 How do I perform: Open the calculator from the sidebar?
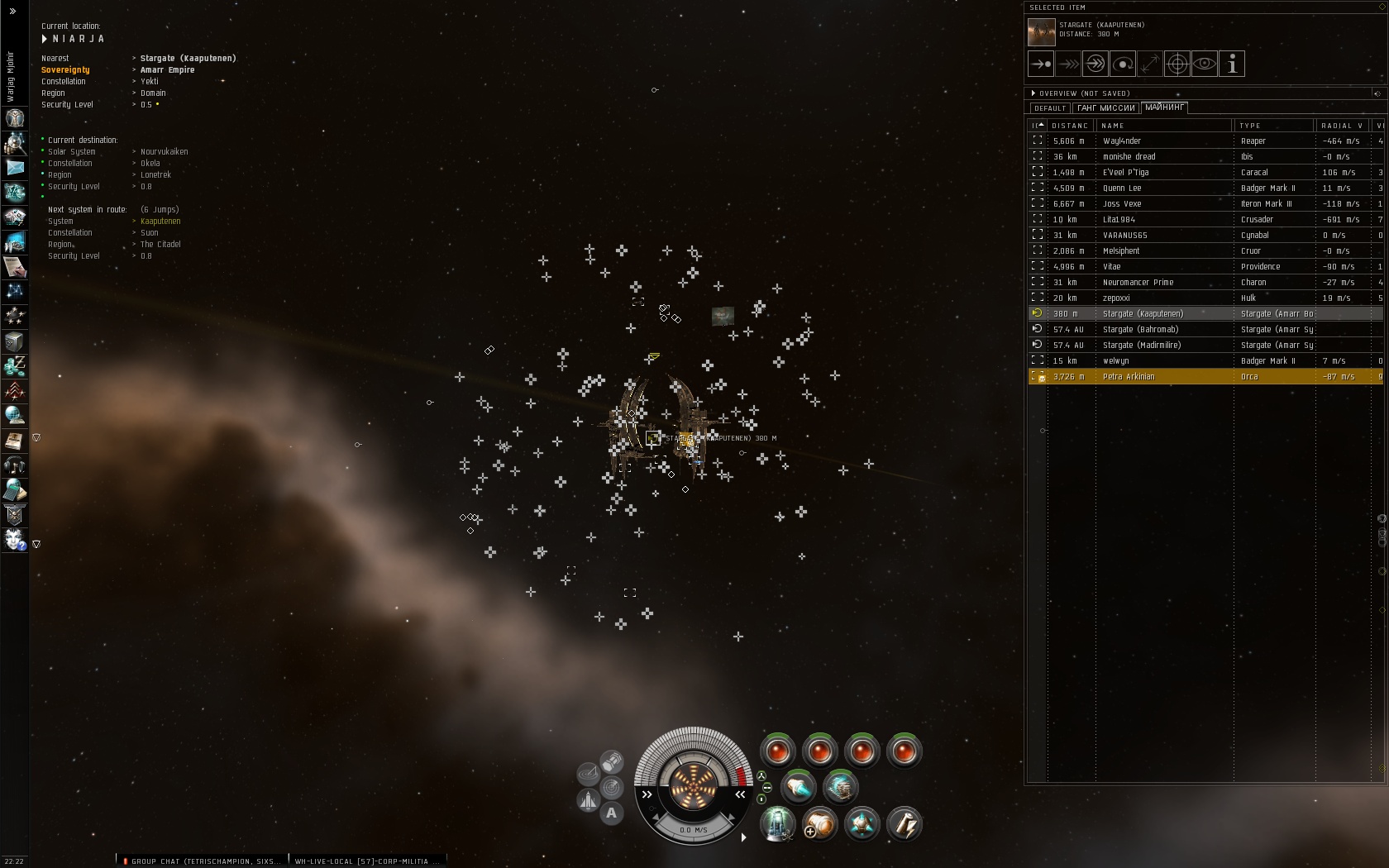14,490
